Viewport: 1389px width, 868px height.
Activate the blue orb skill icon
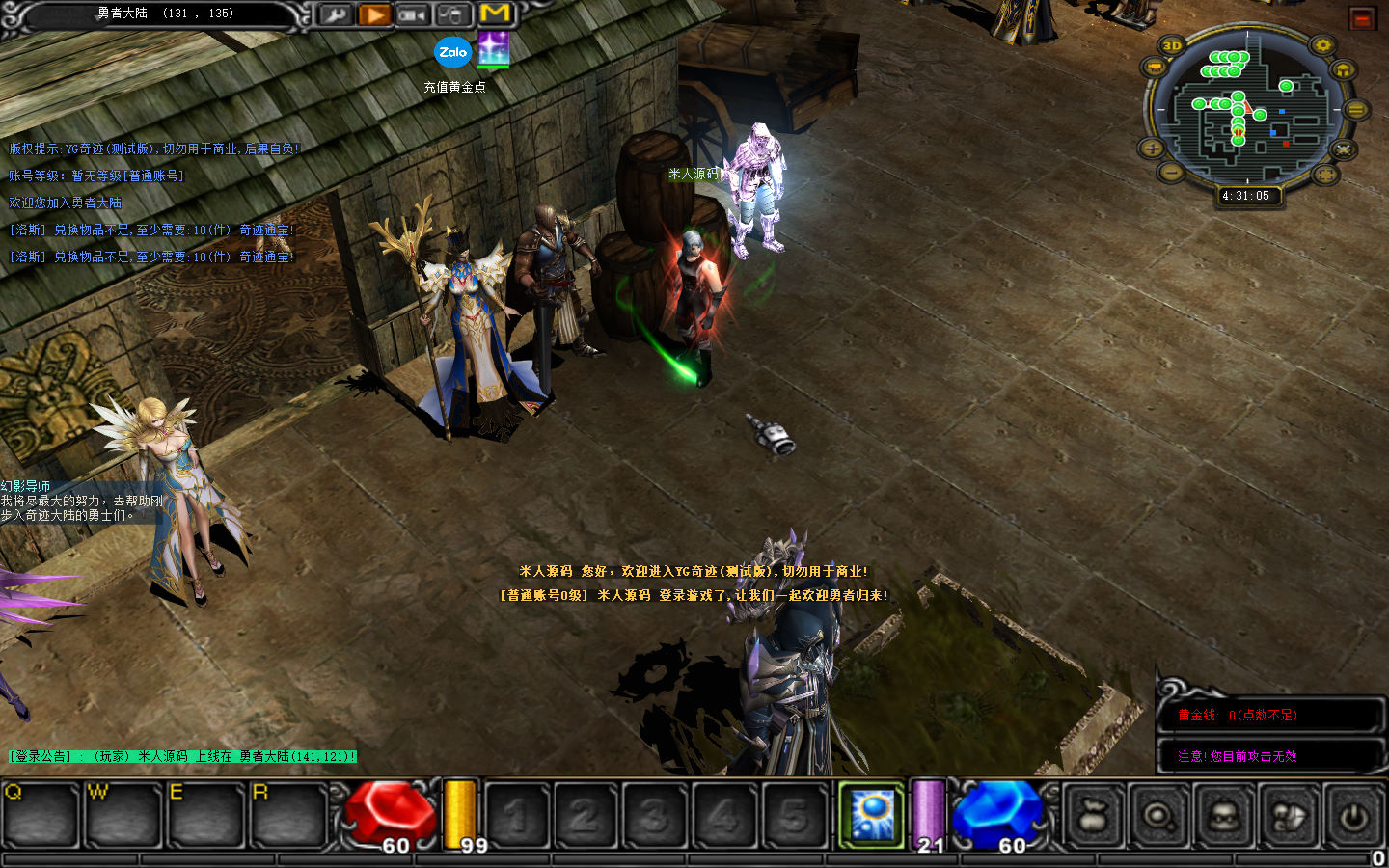coord(872,815)
